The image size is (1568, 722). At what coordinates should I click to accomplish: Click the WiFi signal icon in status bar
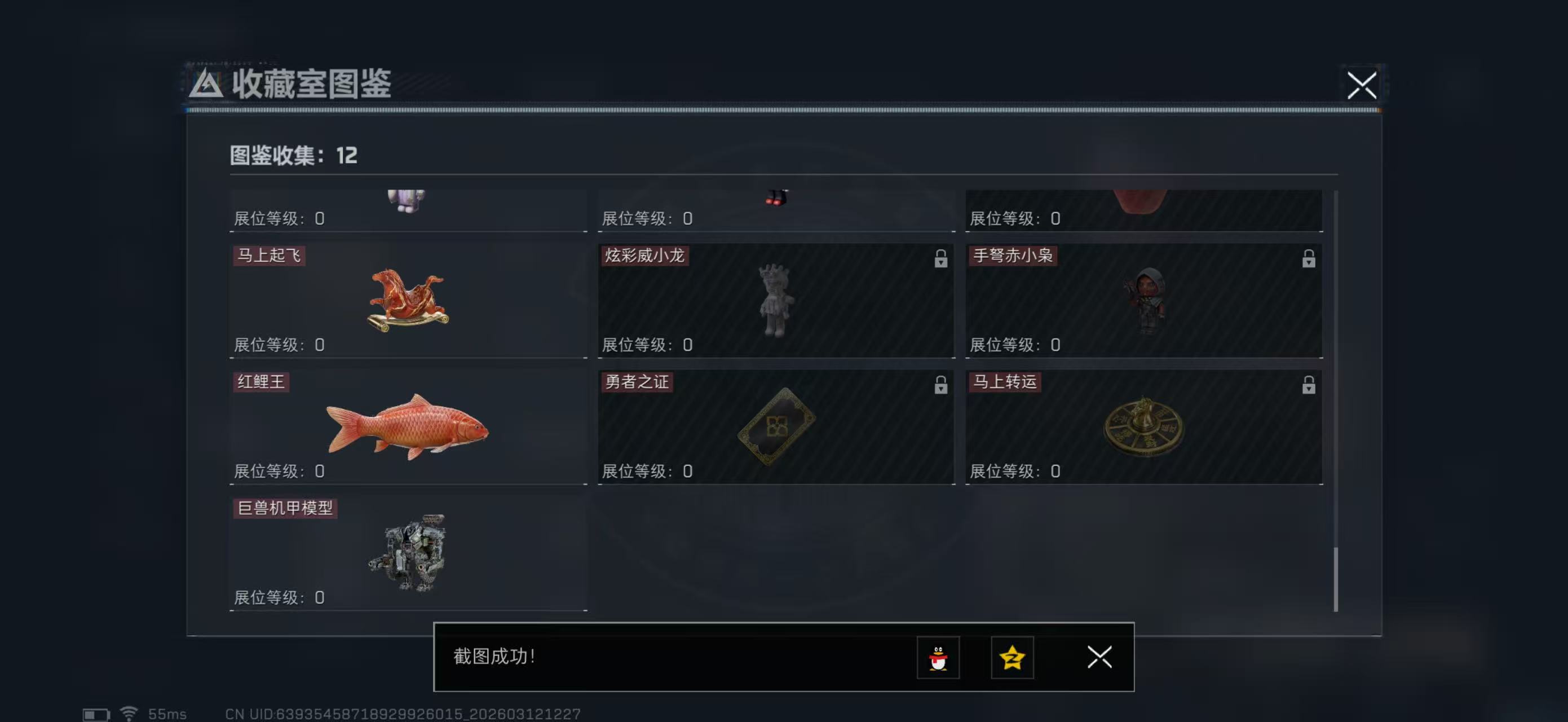(x=129, y=712)
